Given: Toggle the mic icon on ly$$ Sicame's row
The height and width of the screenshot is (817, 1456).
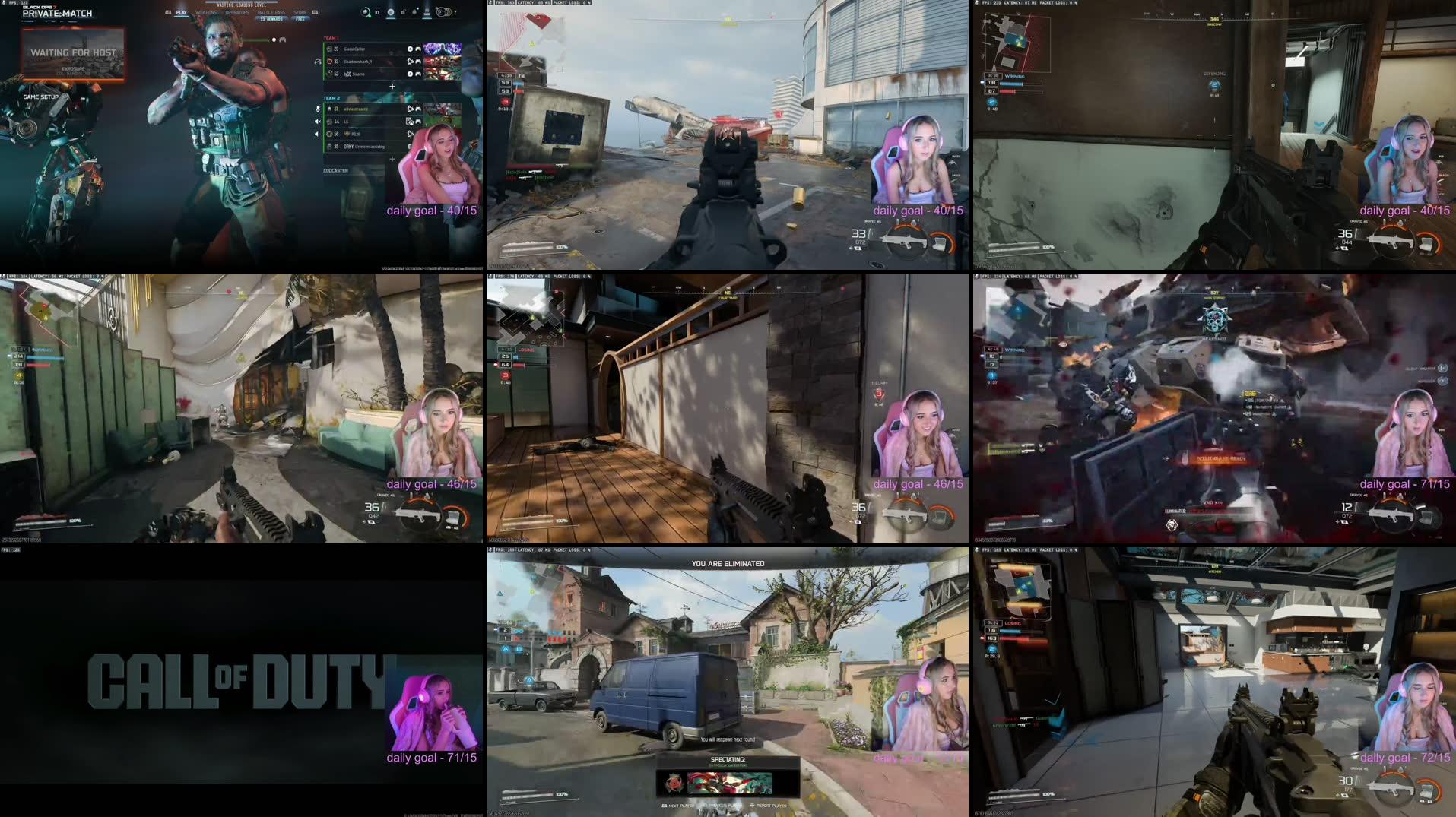Looking at the screenshot, I should (x=410, y=74).
